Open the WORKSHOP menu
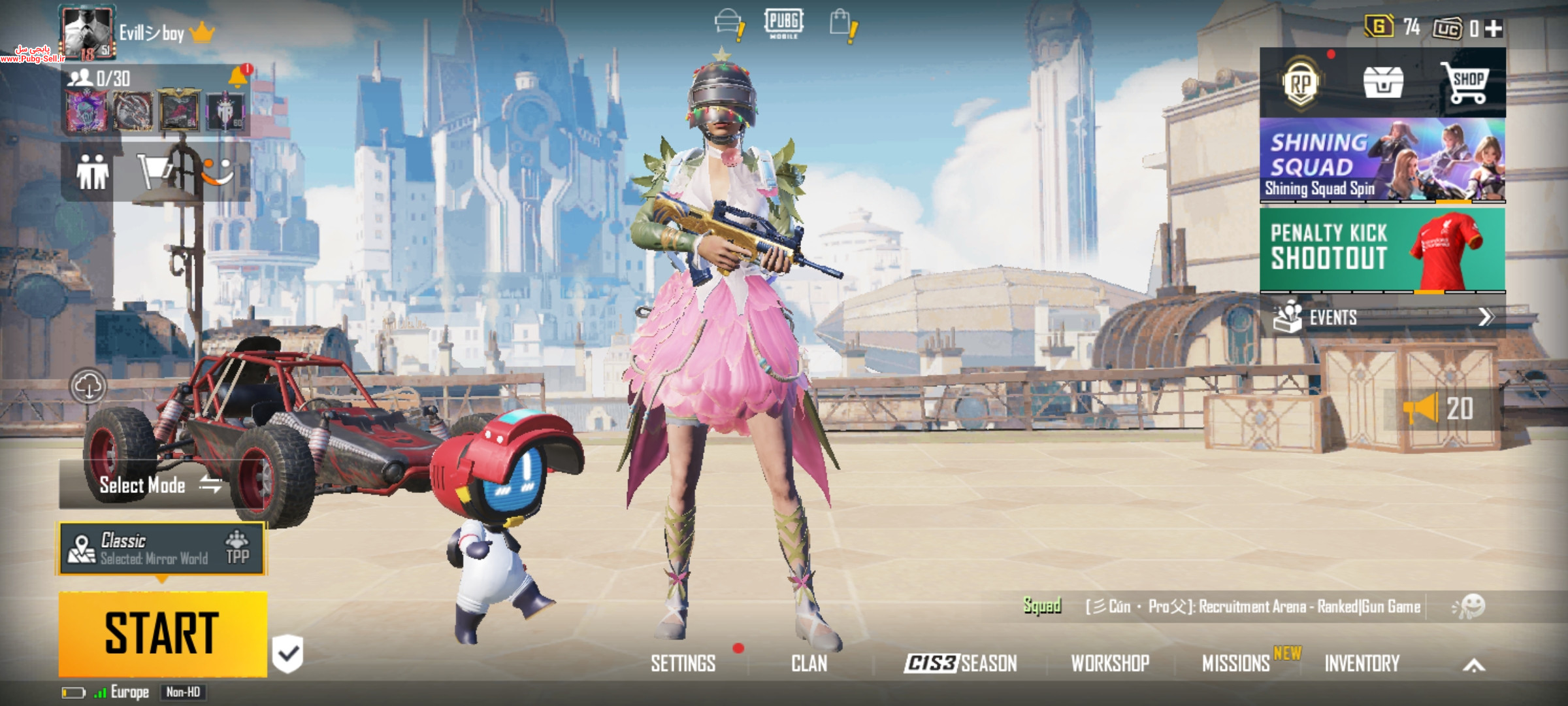 (1110, 664)
